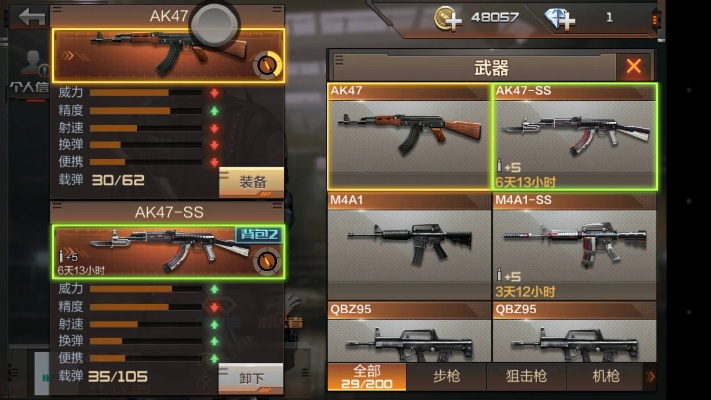Switch to the 全部 all weapons tab
Image resolution: width=711 pixels, height=400 pixels.
366,376
